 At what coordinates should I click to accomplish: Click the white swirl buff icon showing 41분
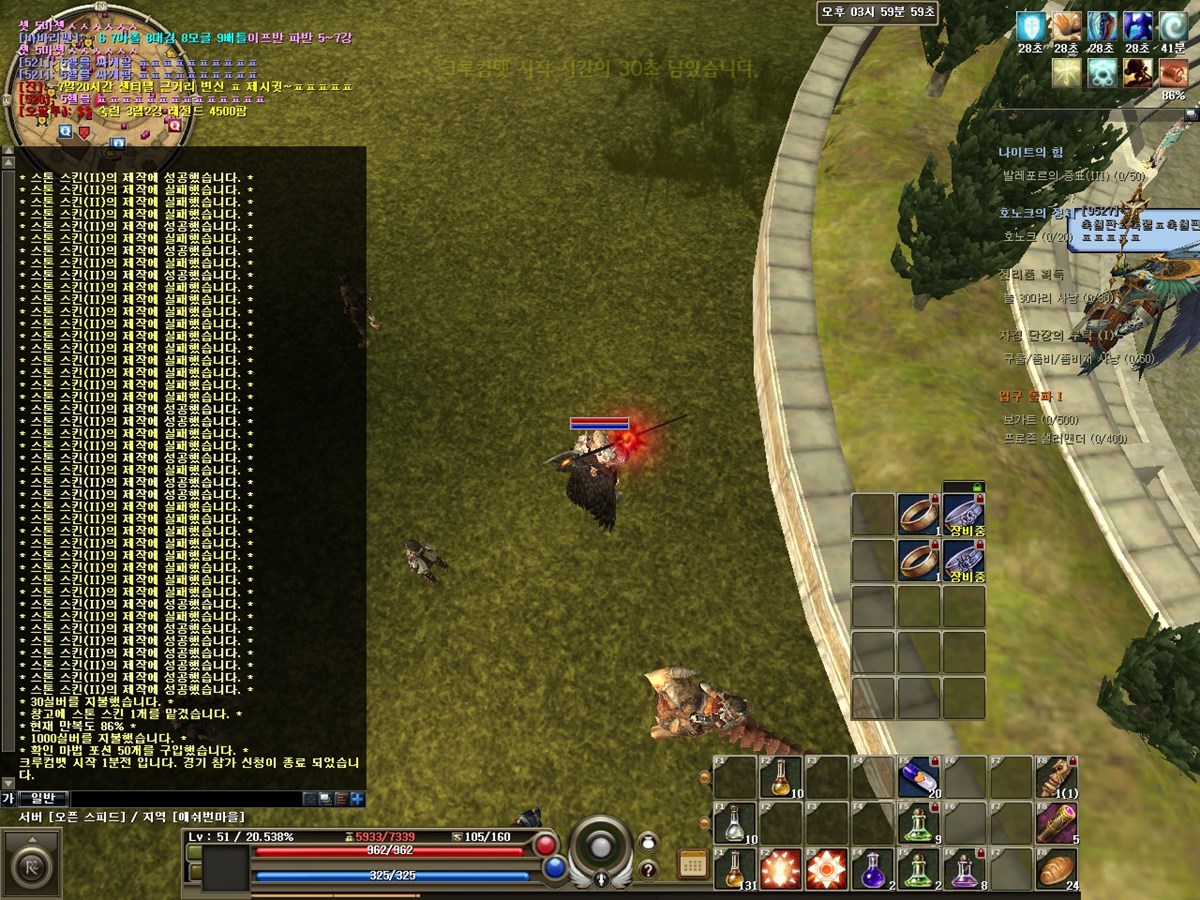[x=1174, y=27]
